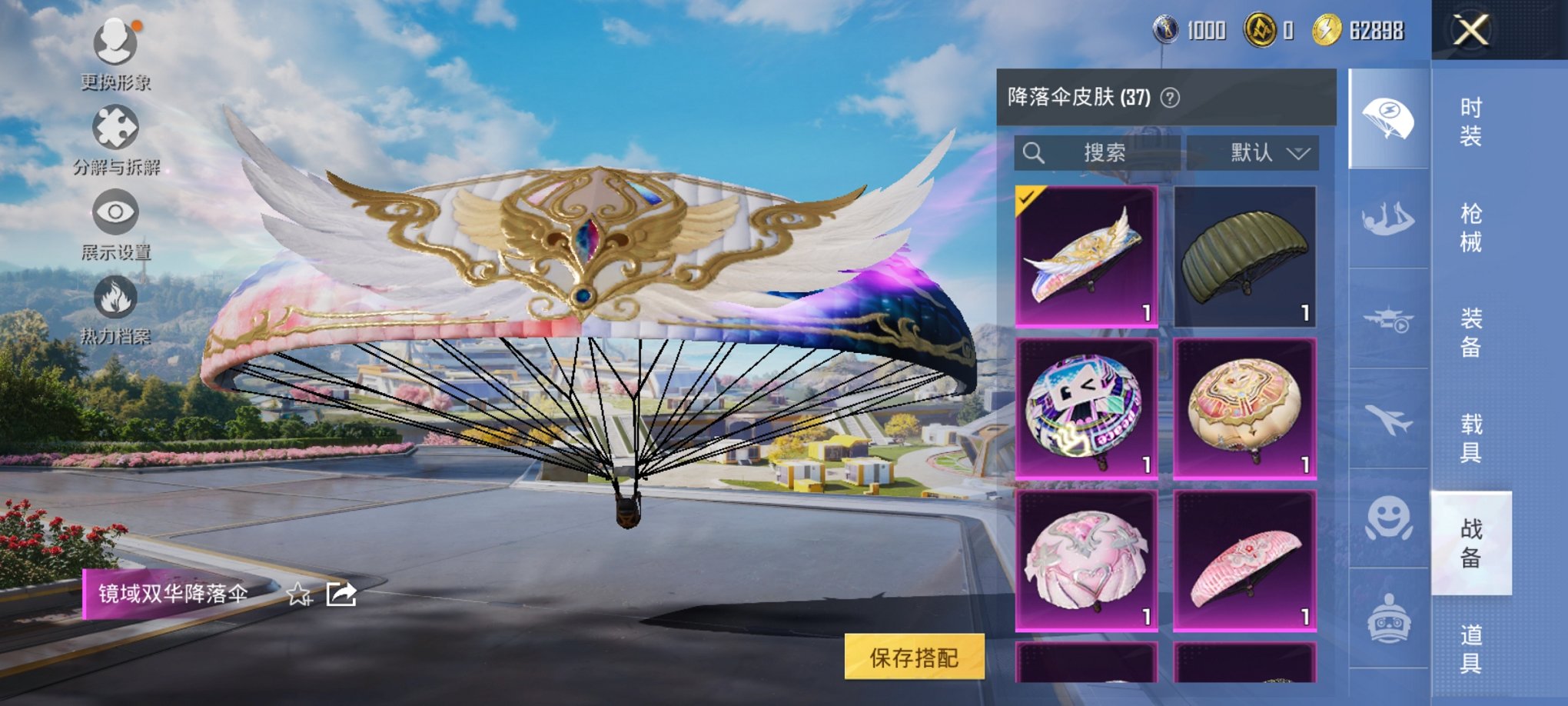Click the 搜索 search field
The image size is (1568, 706).
pyautogui.click(x=1099, y=152)
